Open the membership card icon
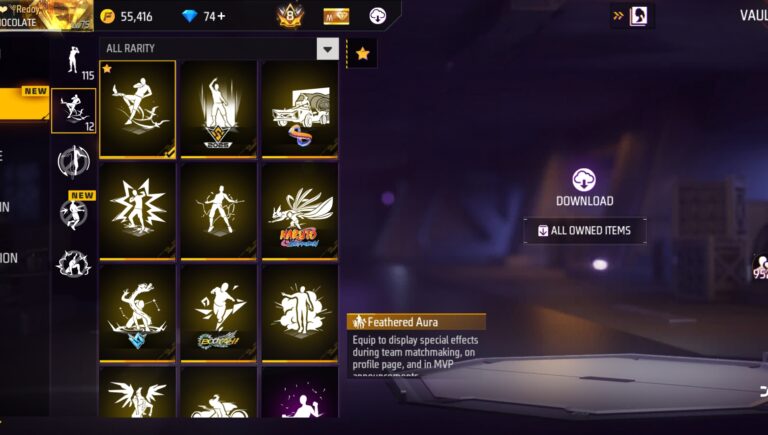Screen dimensions: 768x435 pos(336,16)
